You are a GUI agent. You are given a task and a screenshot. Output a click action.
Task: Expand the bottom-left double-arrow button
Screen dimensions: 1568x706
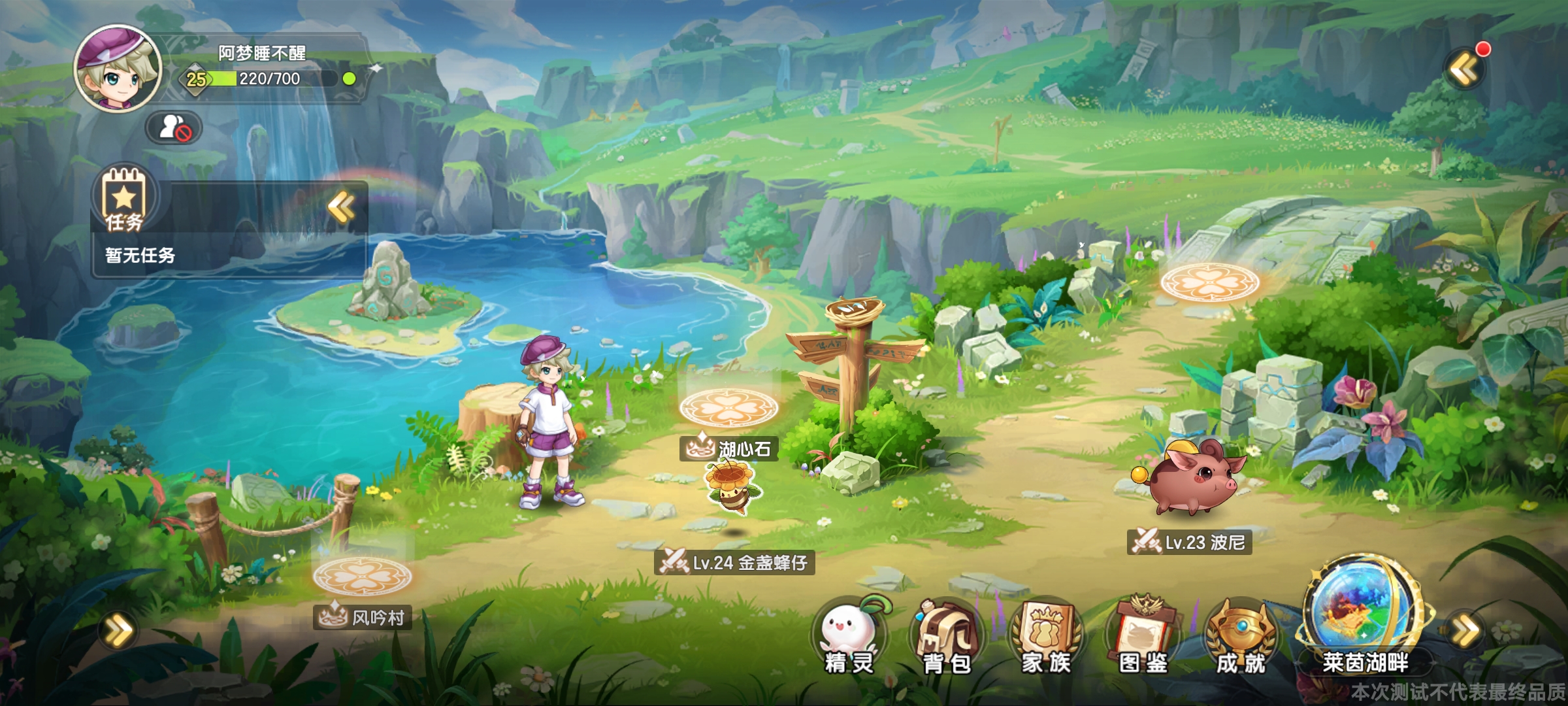click(118, 631)
